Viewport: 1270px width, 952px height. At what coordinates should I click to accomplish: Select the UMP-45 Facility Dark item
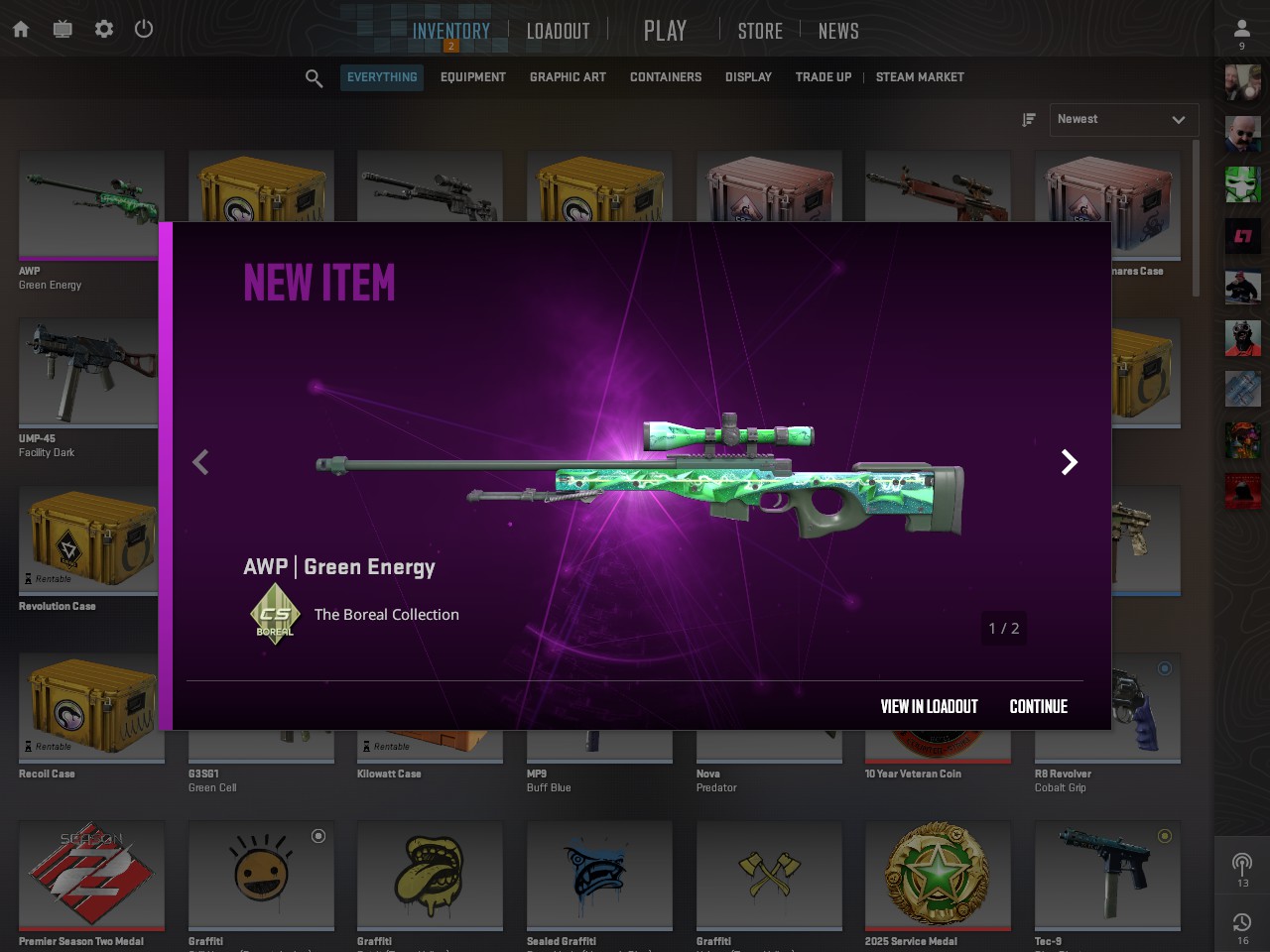click(x=87, y=377)
